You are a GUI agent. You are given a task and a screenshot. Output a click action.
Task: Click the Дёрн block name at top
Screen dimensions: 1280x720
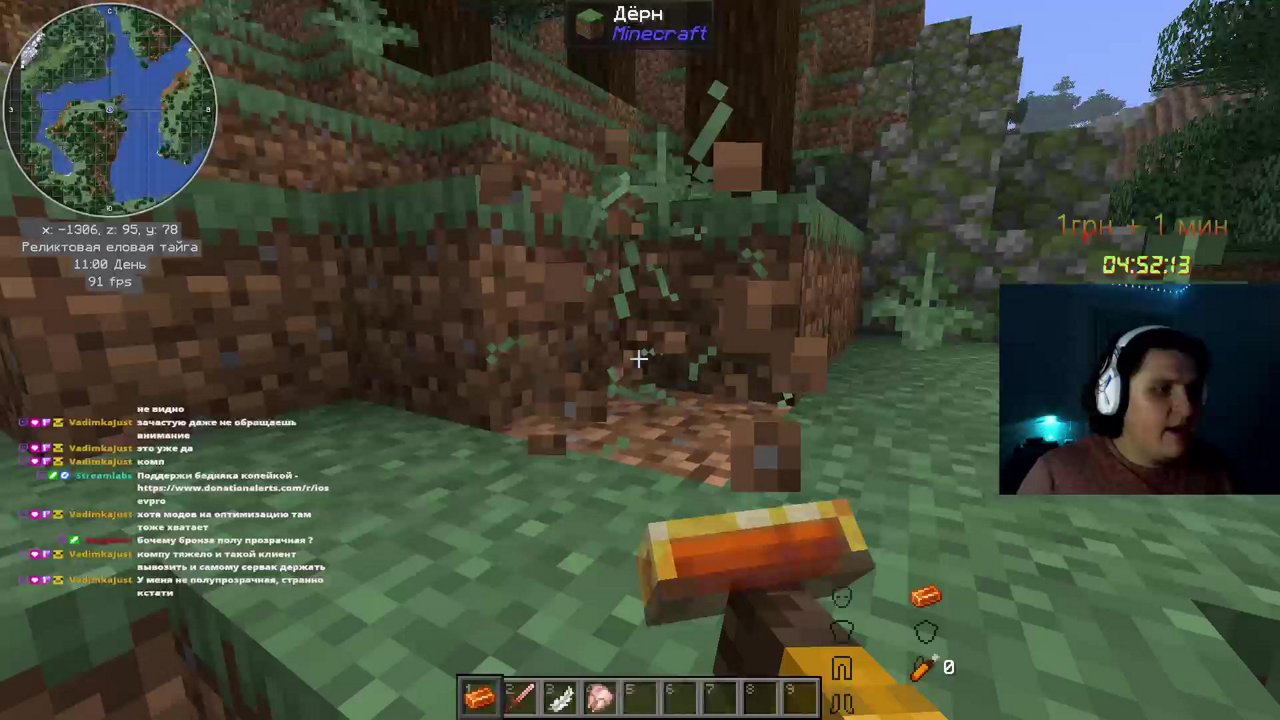tap(637, 14)
